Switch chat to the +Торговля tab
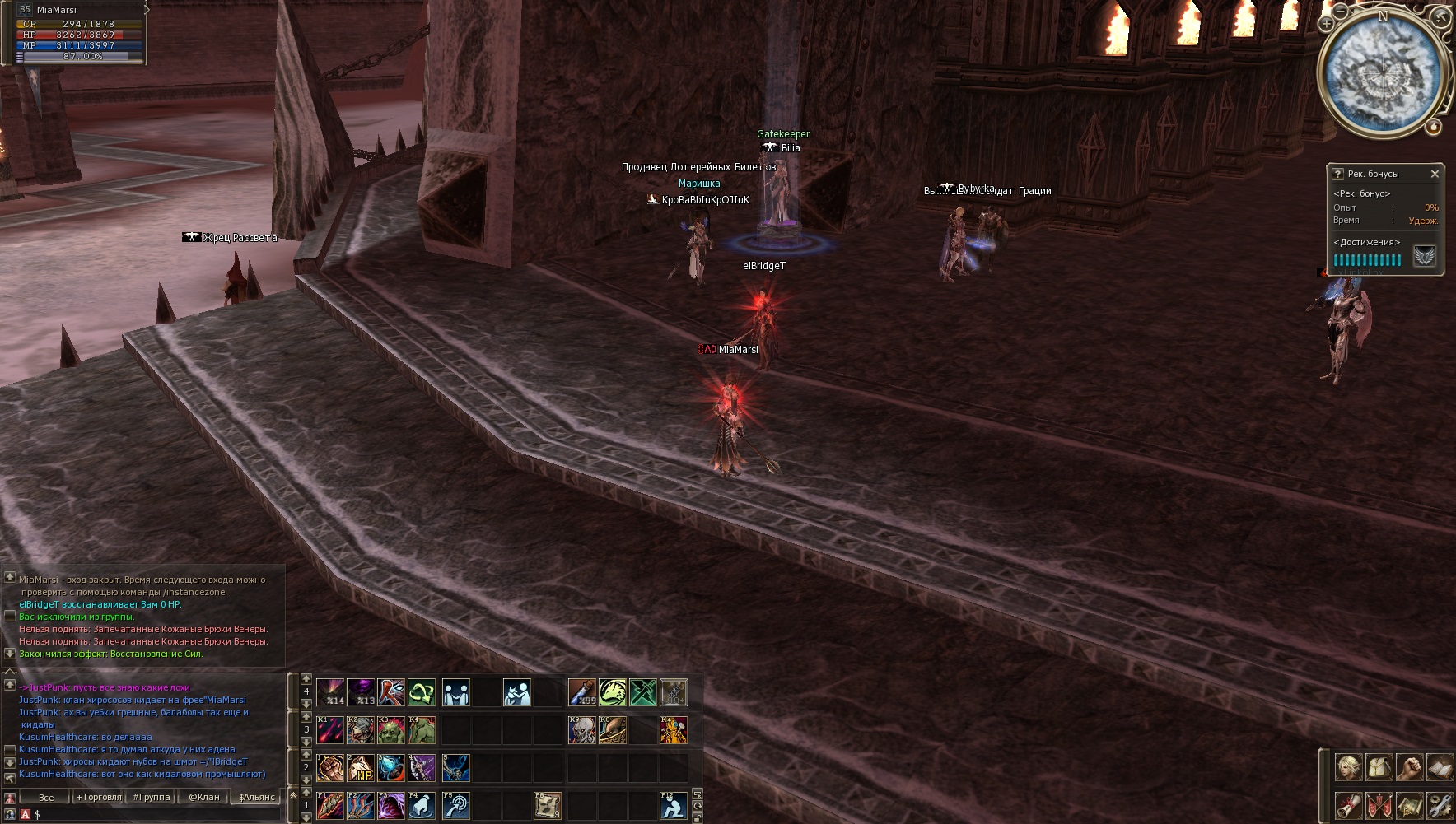The width and height of the screenshot is (1456, 824). 99,797
